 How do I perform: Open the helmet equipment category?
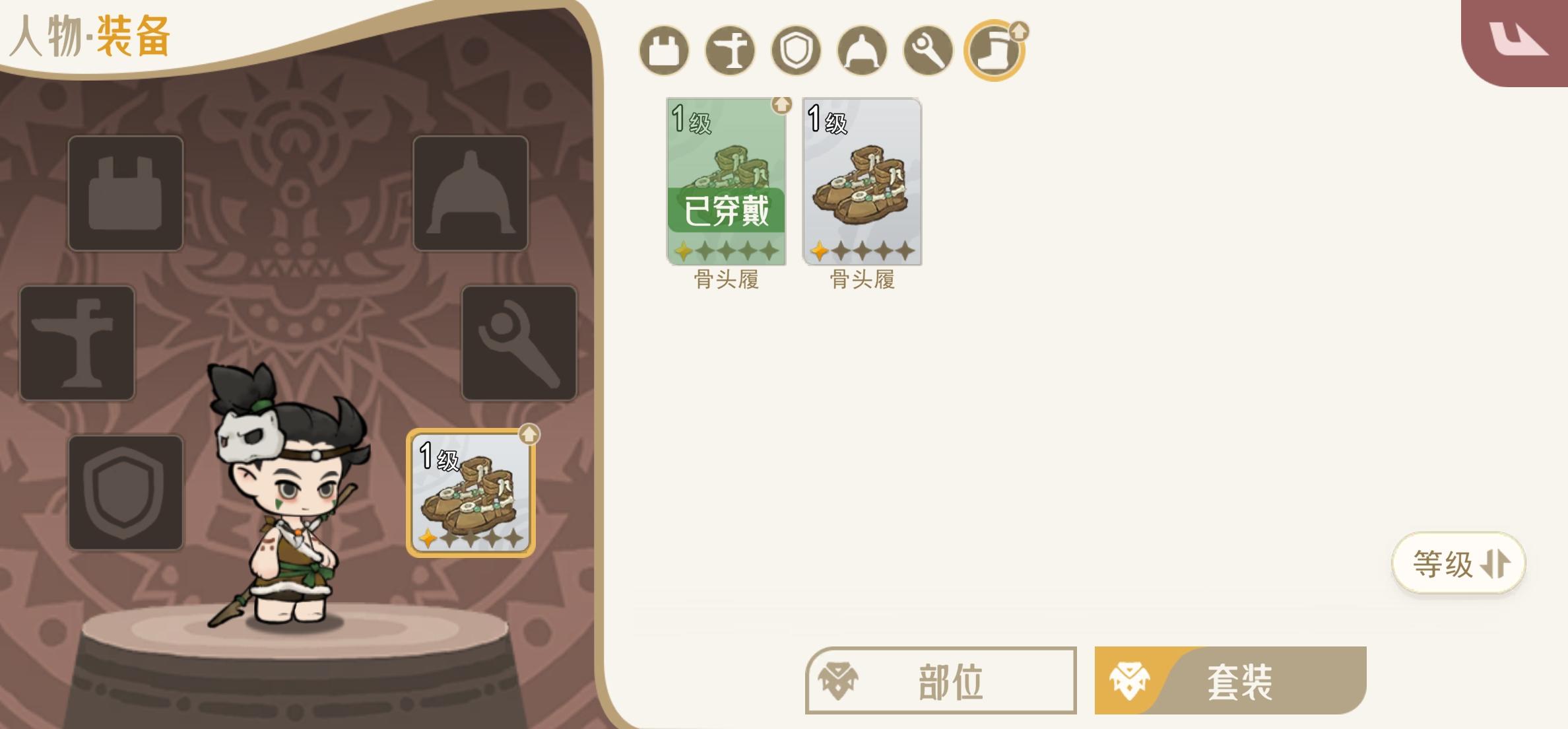click(861, 52)
